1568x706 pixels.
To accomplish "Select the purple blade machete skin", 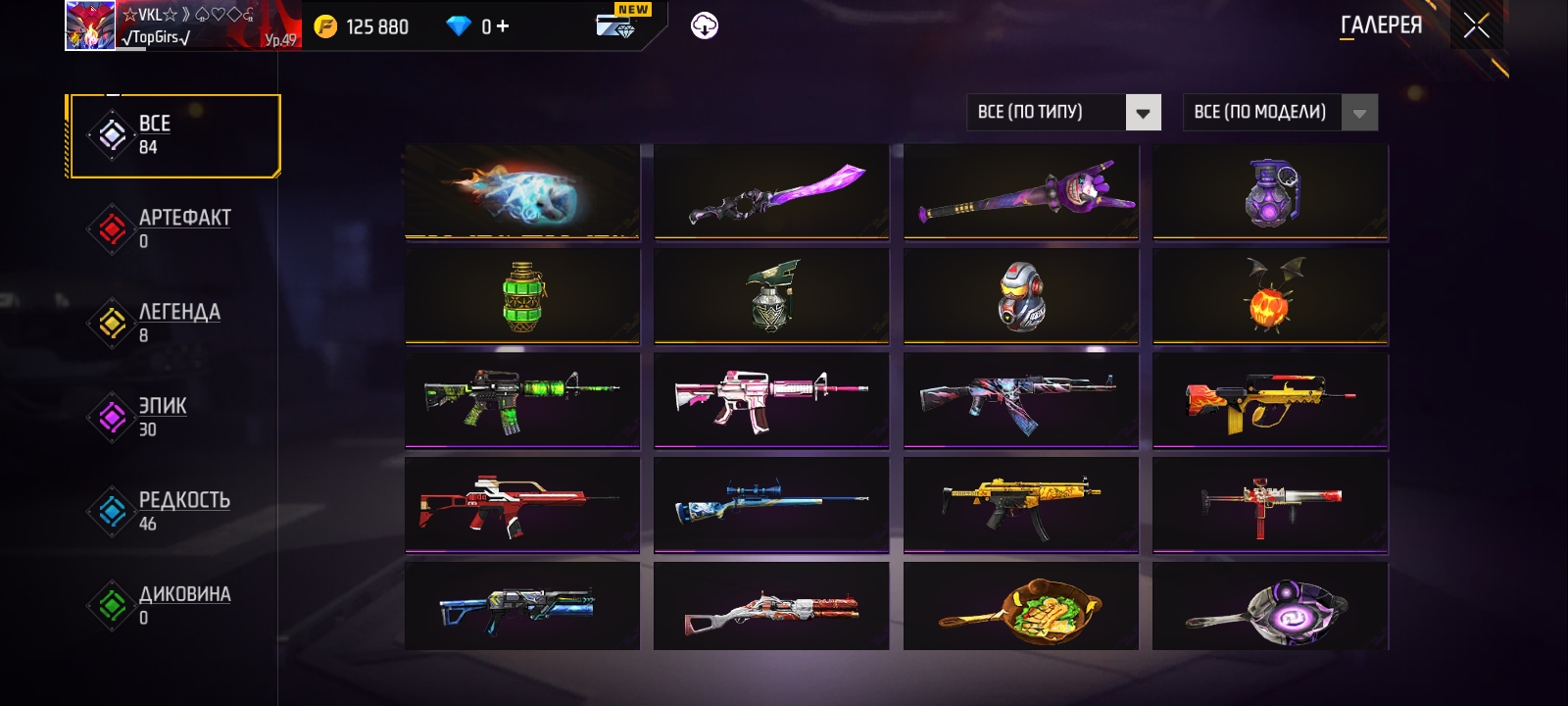I will click(771, 191).
